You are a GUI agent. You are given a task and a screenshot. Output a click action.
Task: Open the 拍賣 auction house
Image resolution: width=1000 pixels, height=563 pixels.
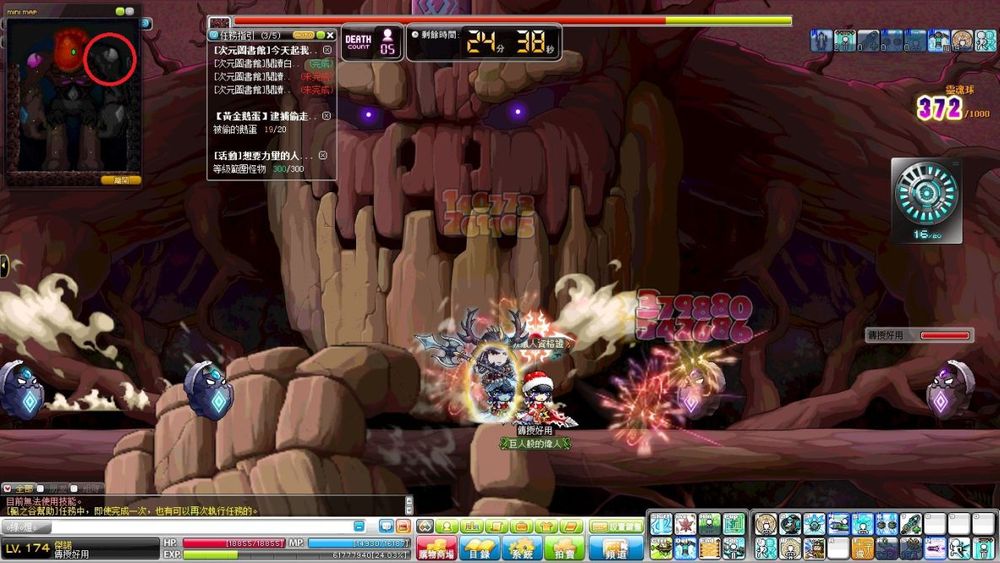pyautogui.click(x=564, y=548)
